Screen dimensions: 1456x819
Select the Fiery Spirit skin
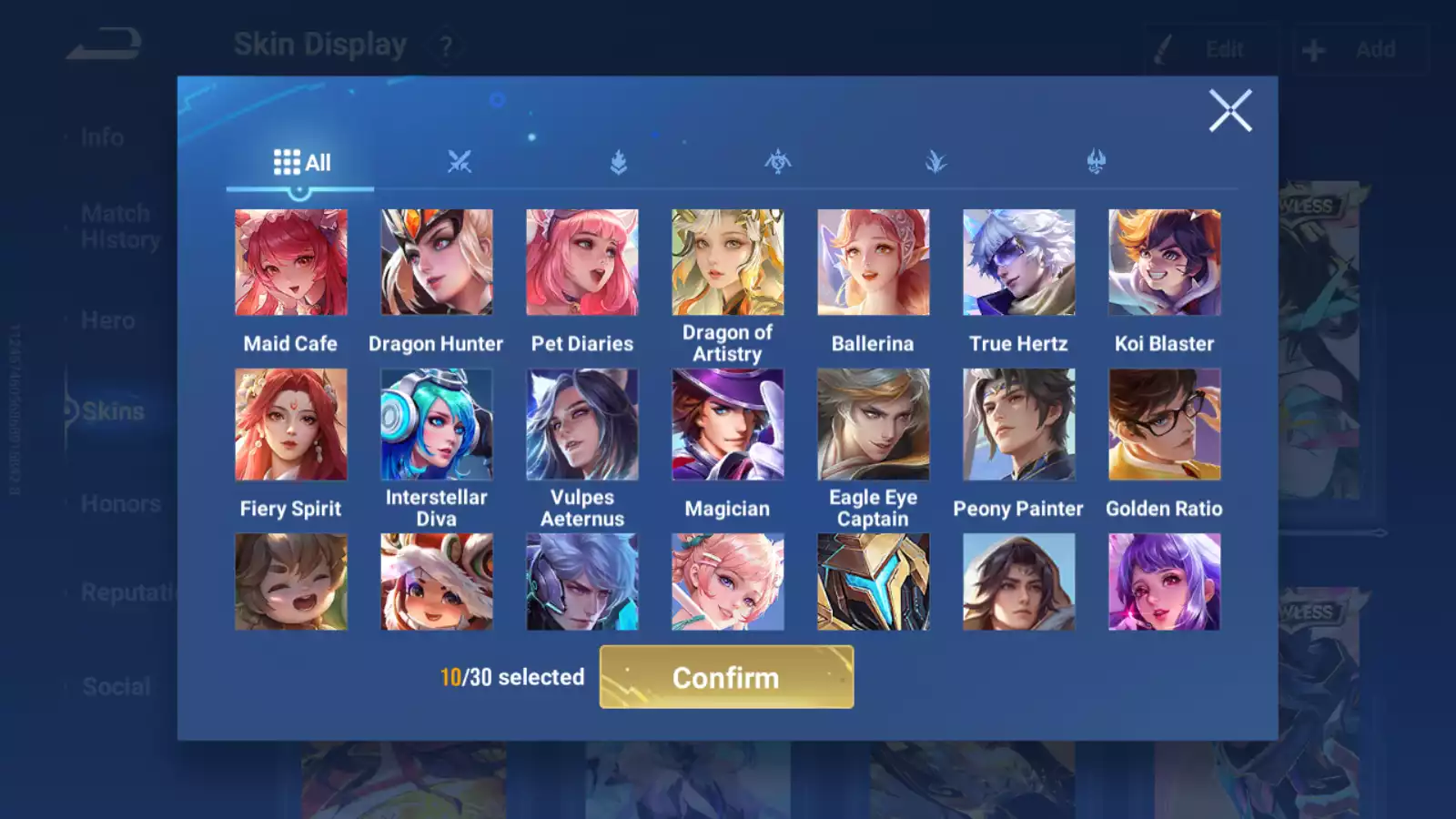click(x=291, y=424)
